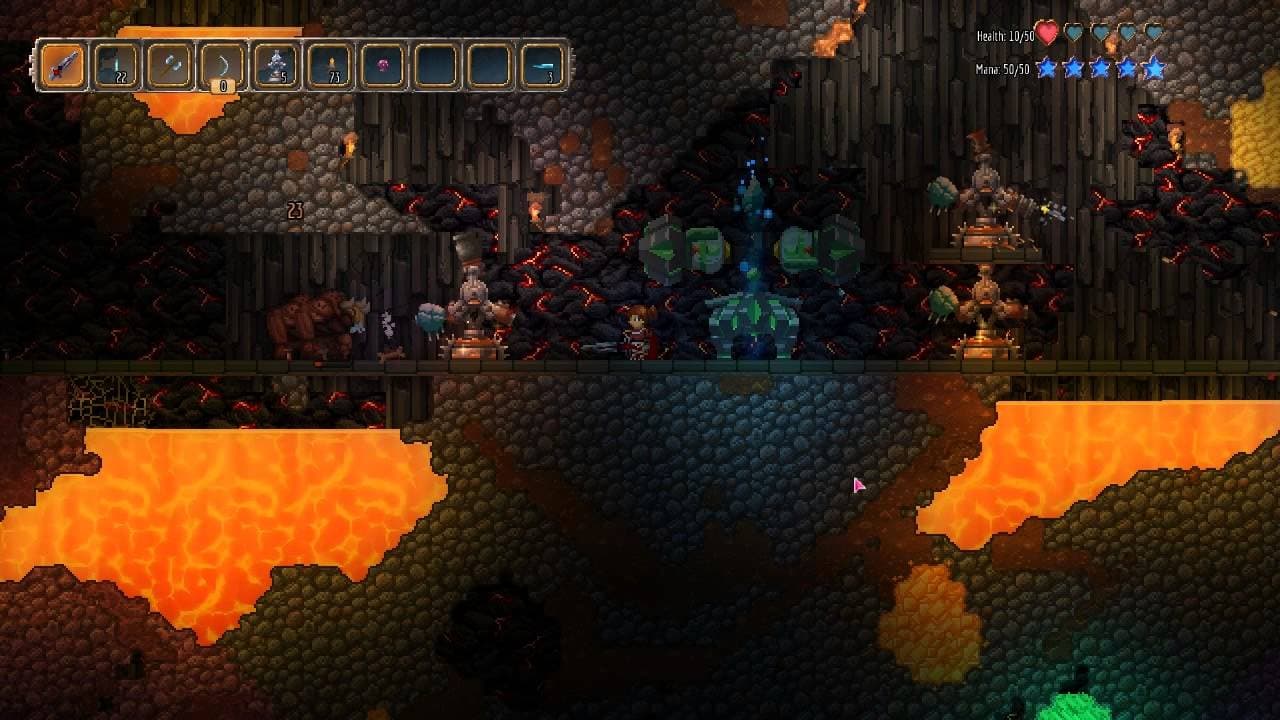Viewport: 1280px width, 720px height.
Task: Select the sickle item showing 0 count
Action: point(221,63)
